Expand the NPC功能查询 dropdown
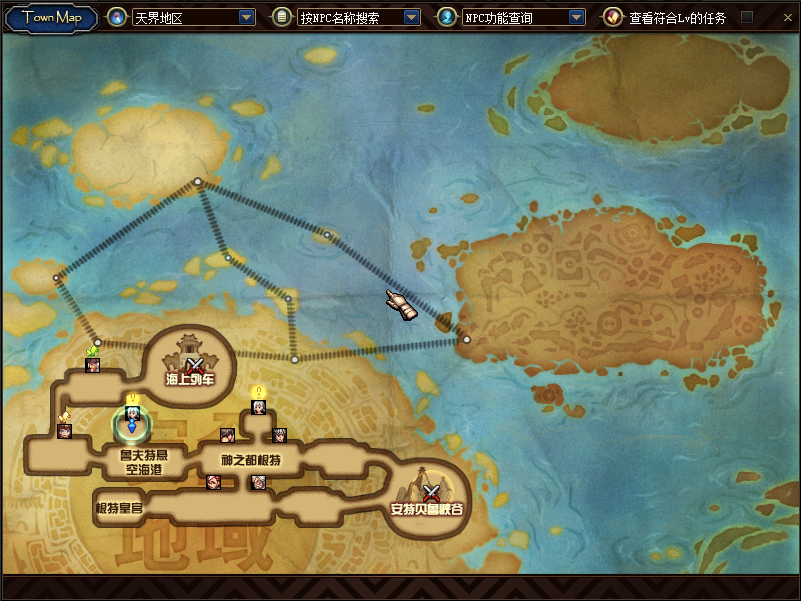Screen dimensions: 801x601 (x=576, y=17)
